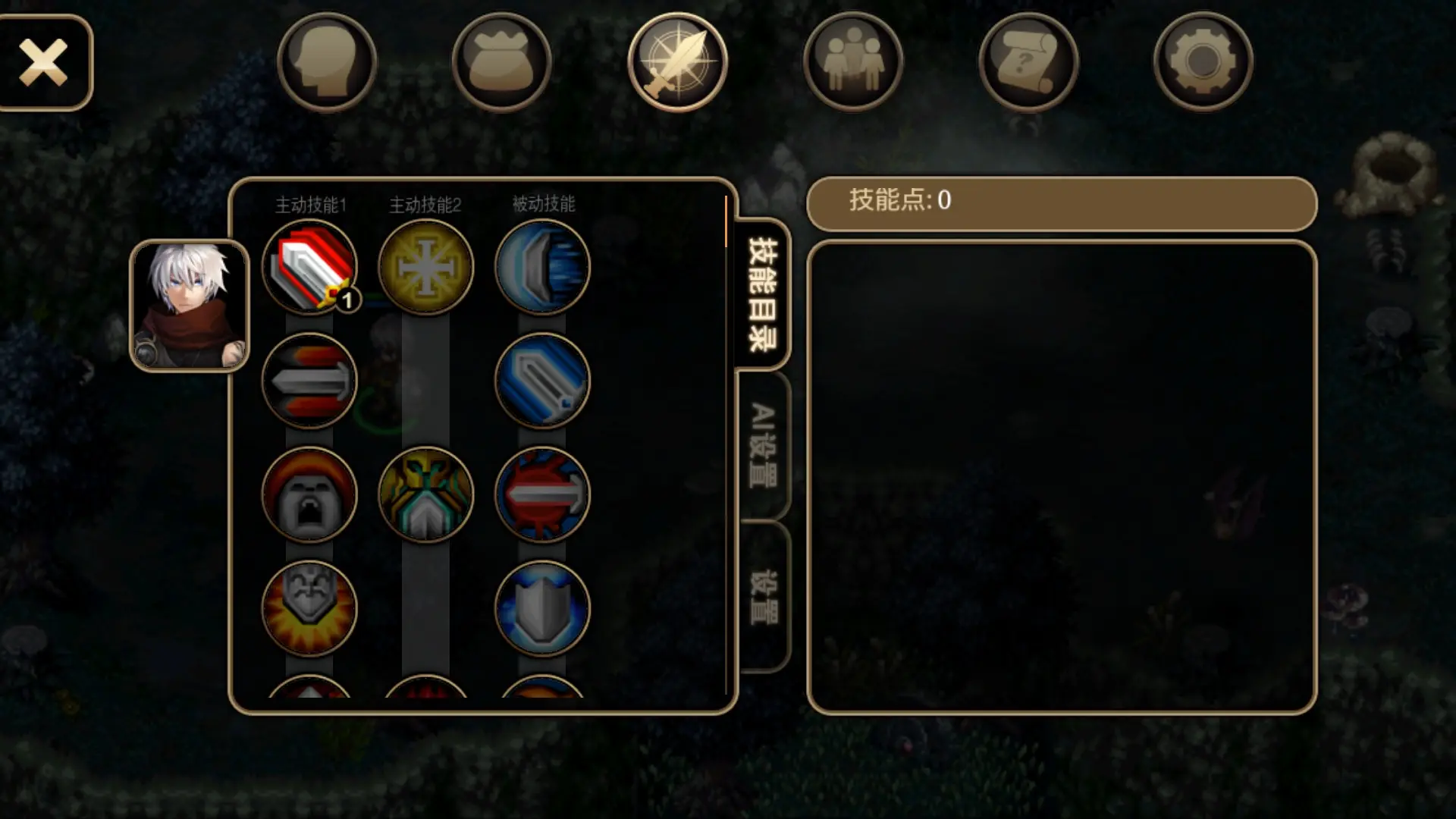Open the character status menu icon

point(326,62)
